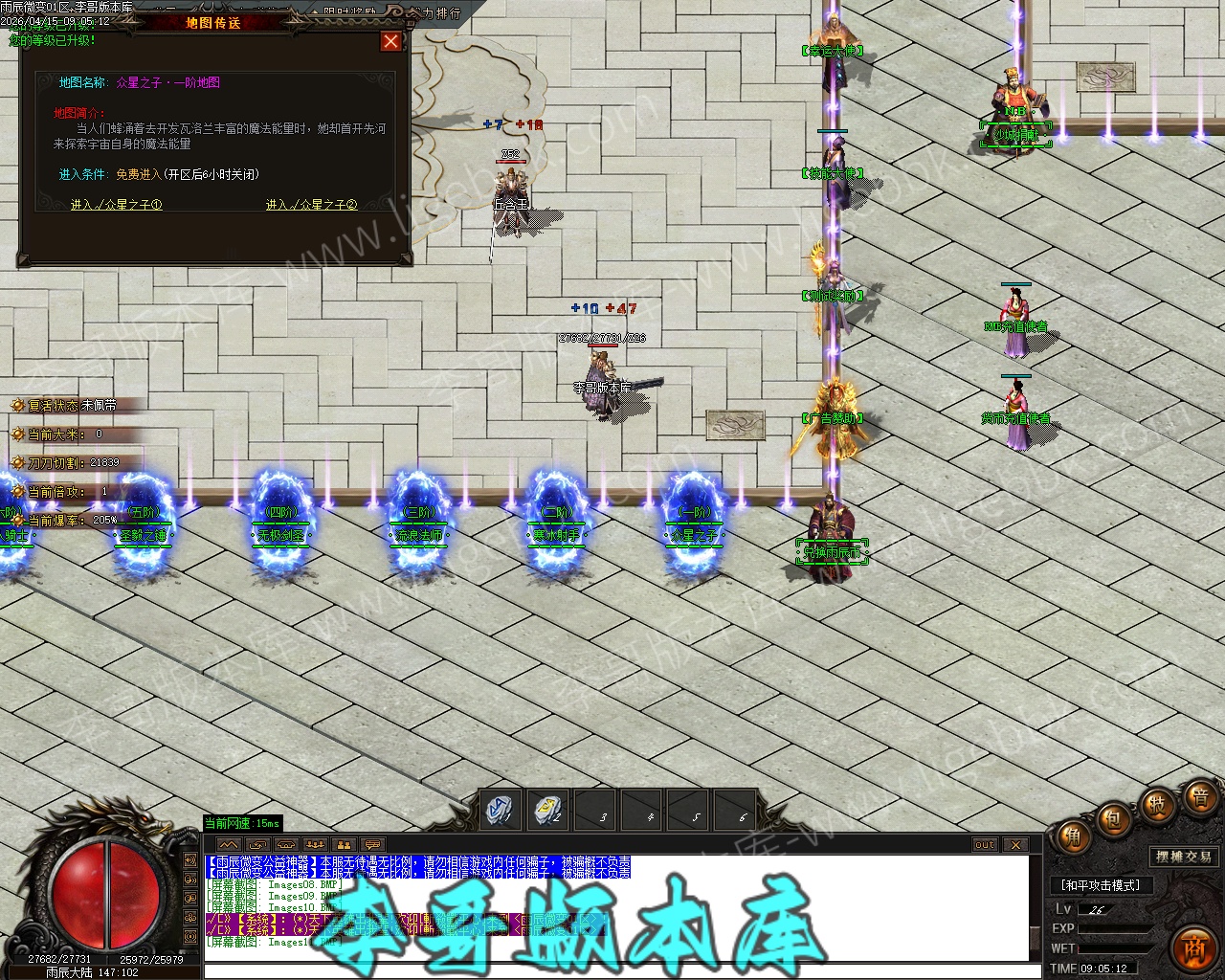Open the bag with the 包 button
Viewport: 1225px width, 980px height.
click(x=1112, y=818)
